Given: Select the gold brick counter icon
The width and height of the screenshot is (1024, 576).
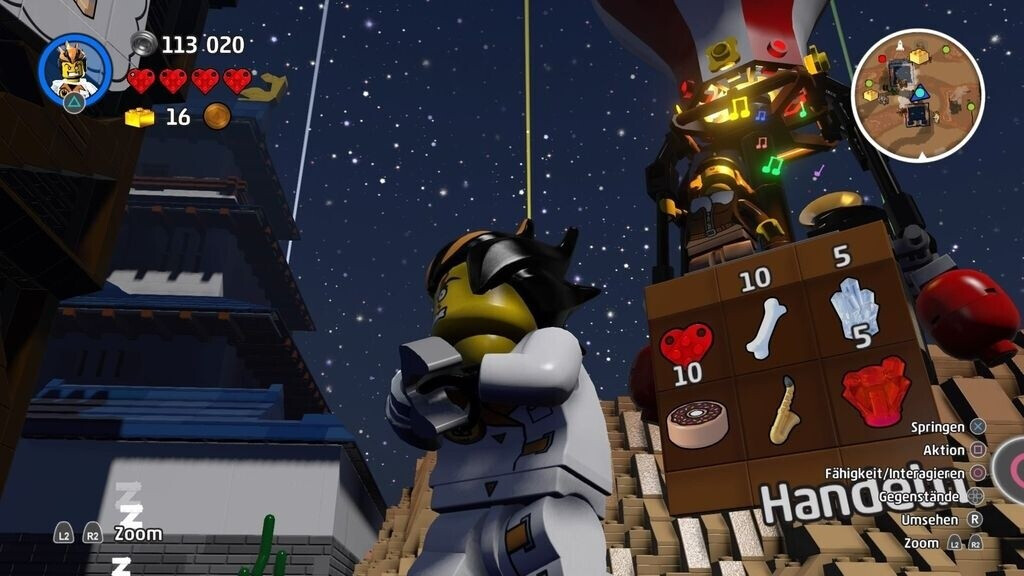Looking at the screenshot, I should pos(140,117).
